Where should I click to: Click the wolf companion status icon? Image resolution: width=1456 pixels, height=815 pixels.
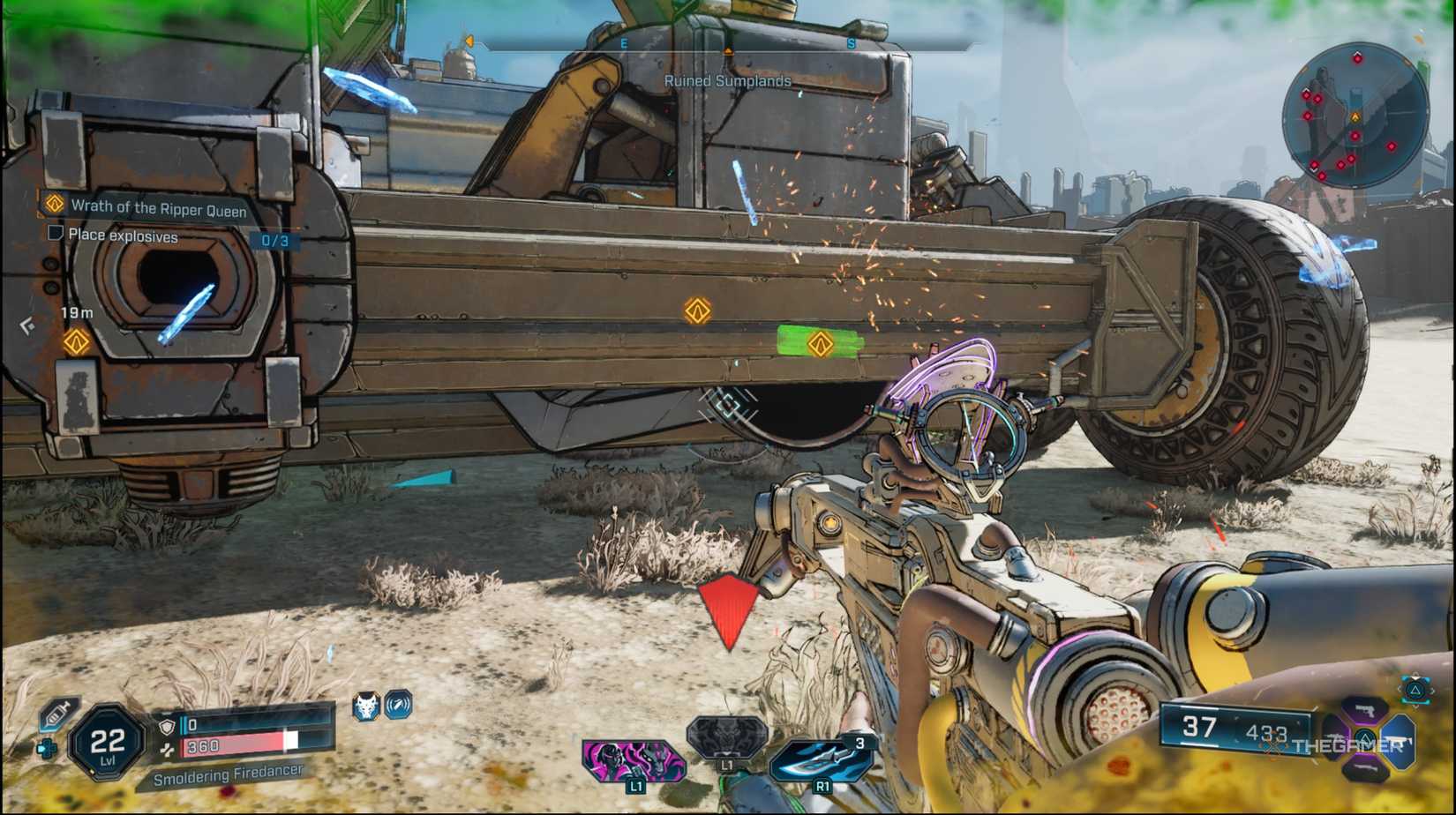(x=364, y=707)
